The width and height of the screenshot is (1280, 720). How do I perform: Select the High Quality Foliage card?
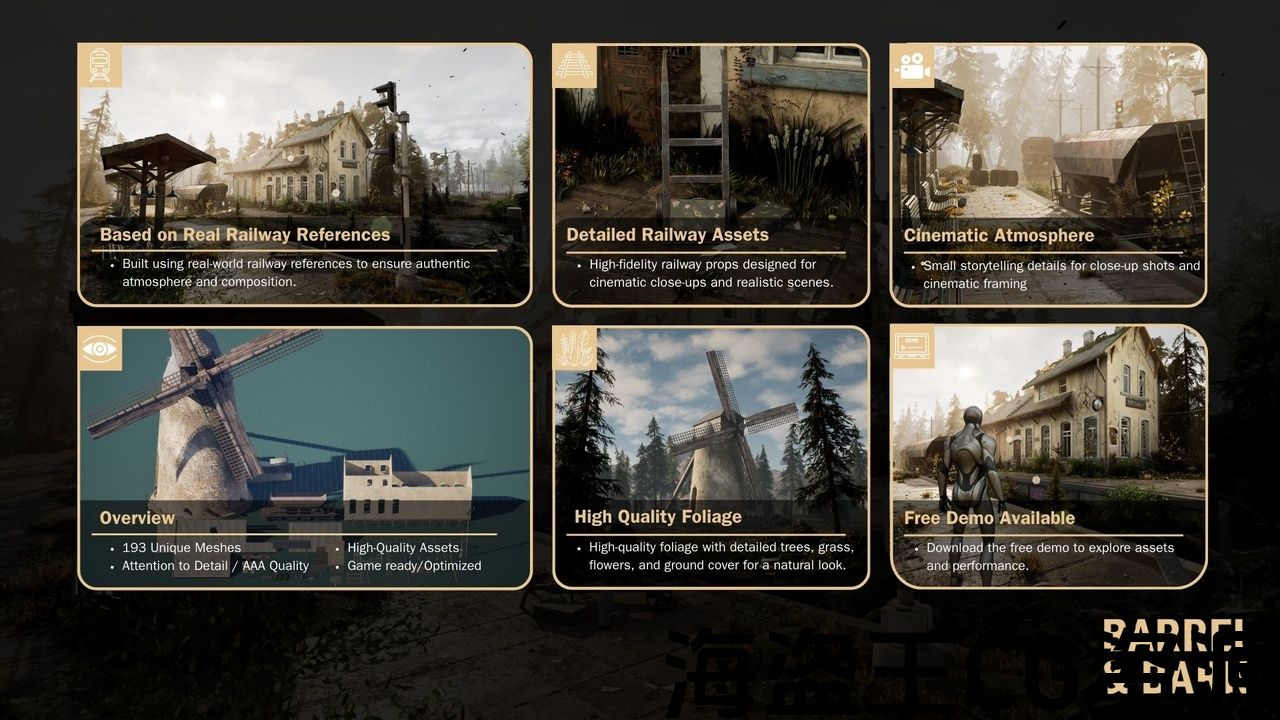click(711, 457)
